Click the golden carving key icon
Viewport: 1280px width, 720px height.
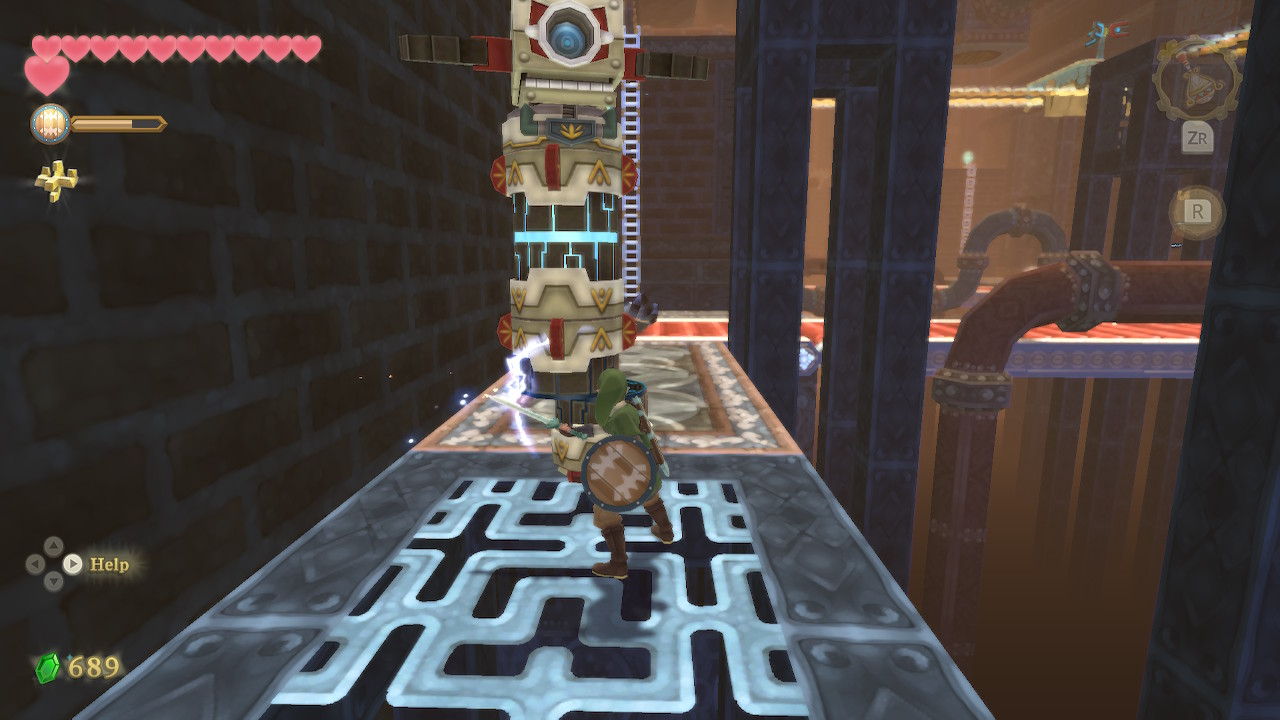(56, 180)
